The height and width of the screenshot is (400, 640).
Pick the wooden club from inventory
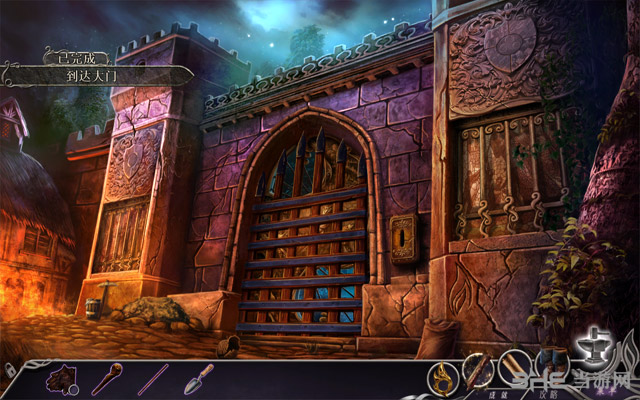pyautogui.click(x=106, y=379)
